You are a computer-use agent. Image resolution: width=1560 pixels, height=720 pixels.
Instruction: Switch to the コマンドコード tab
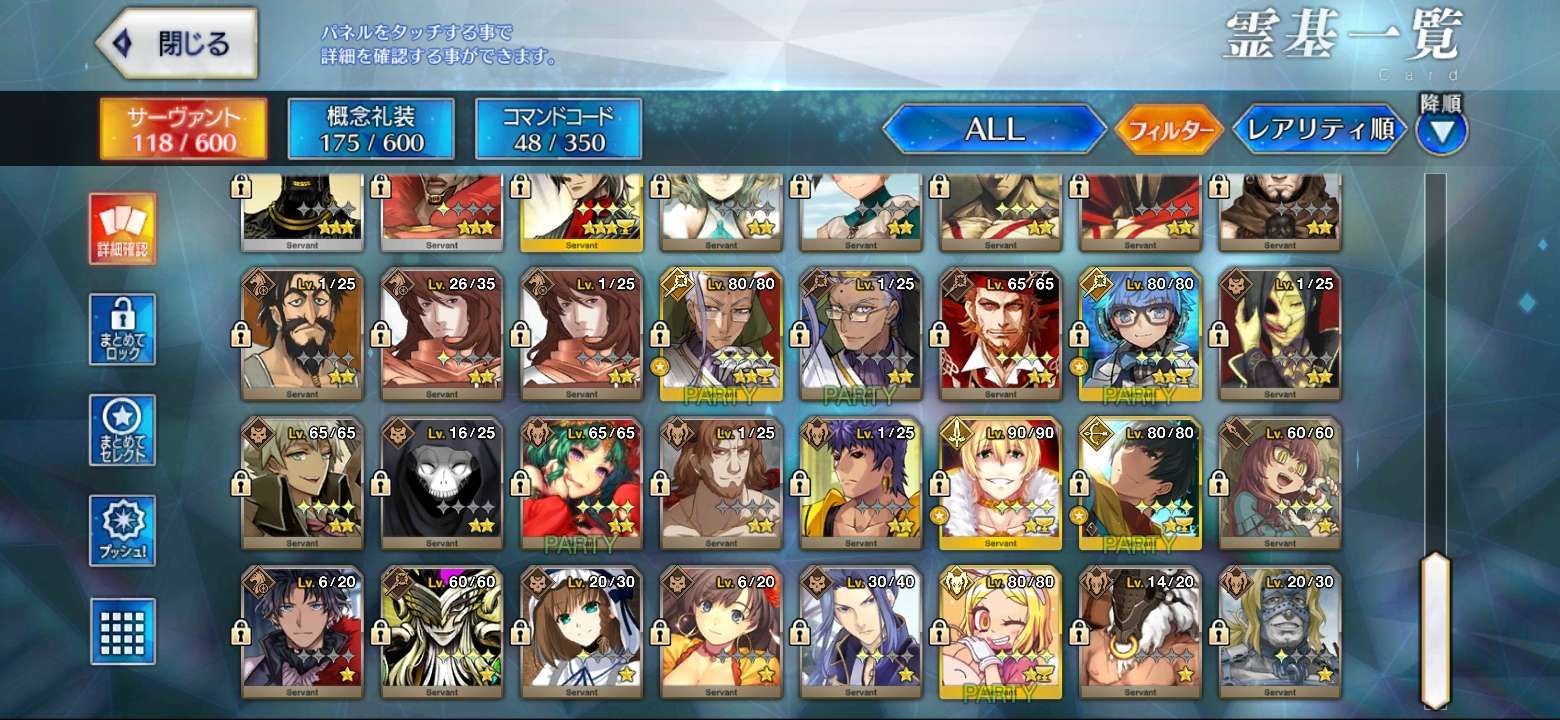pos(558,129)
